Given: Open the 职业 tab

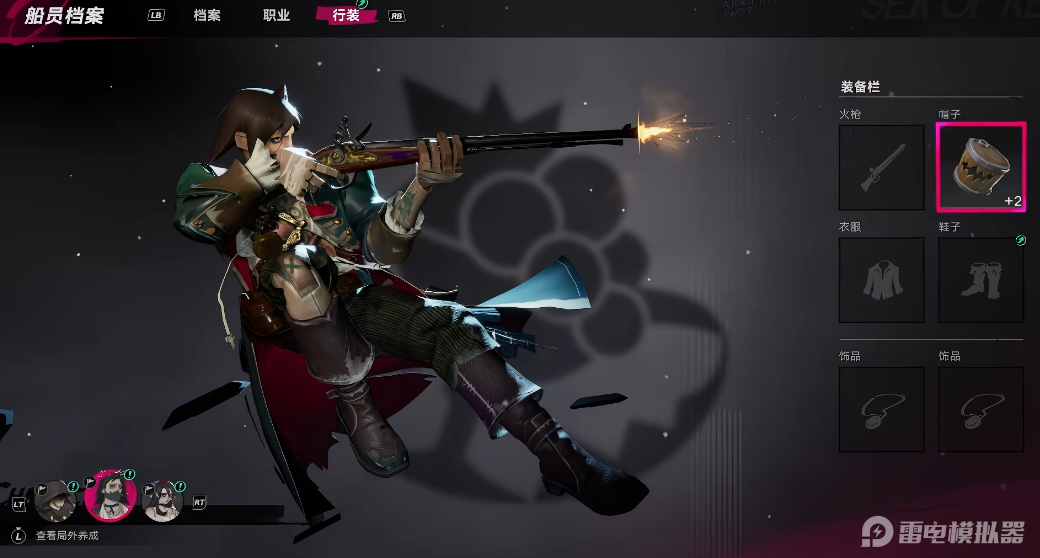Looking at the screenshot, I should tap(276, 16).
